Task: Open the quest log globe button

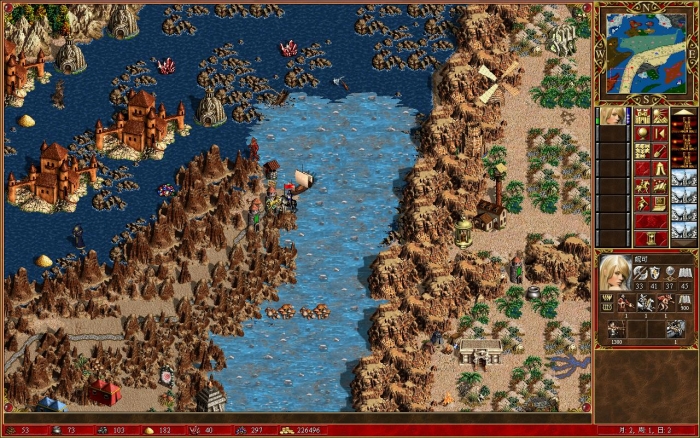Action: [x=641, y=133]
